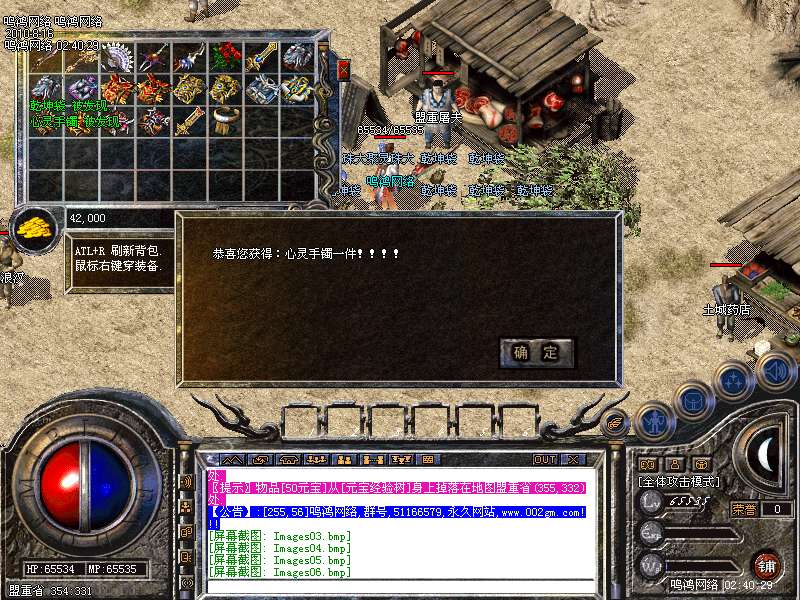Screen dimensions: 800x600
Task: Click the four-arrow cross round button
Action: click(736, 380)
